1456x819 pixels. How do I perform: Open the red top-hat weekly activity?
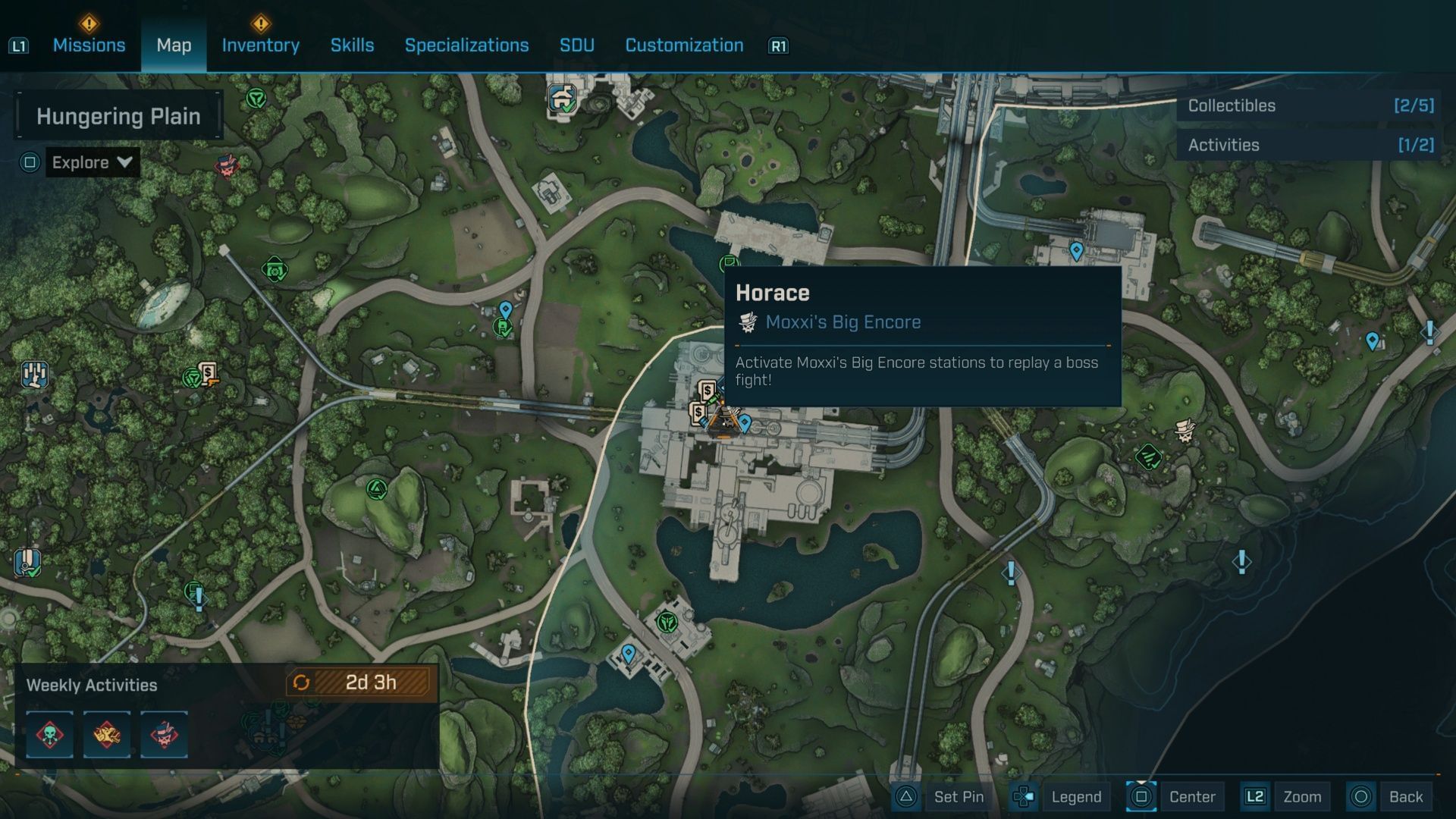(x=164, y=734)
